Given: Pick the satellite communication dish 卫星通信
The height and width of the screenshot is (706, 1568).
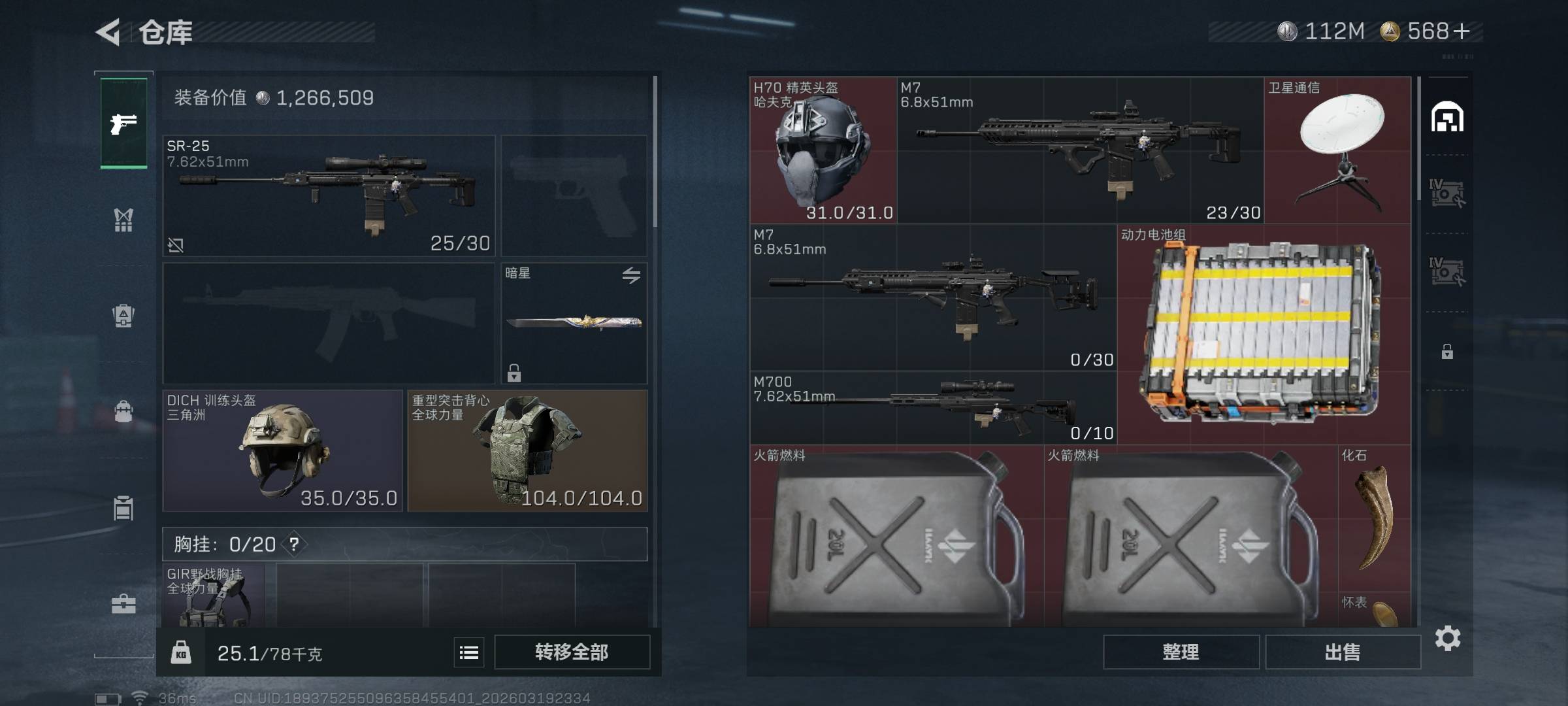Looking at the screenshot, I should coord(1337,150).
